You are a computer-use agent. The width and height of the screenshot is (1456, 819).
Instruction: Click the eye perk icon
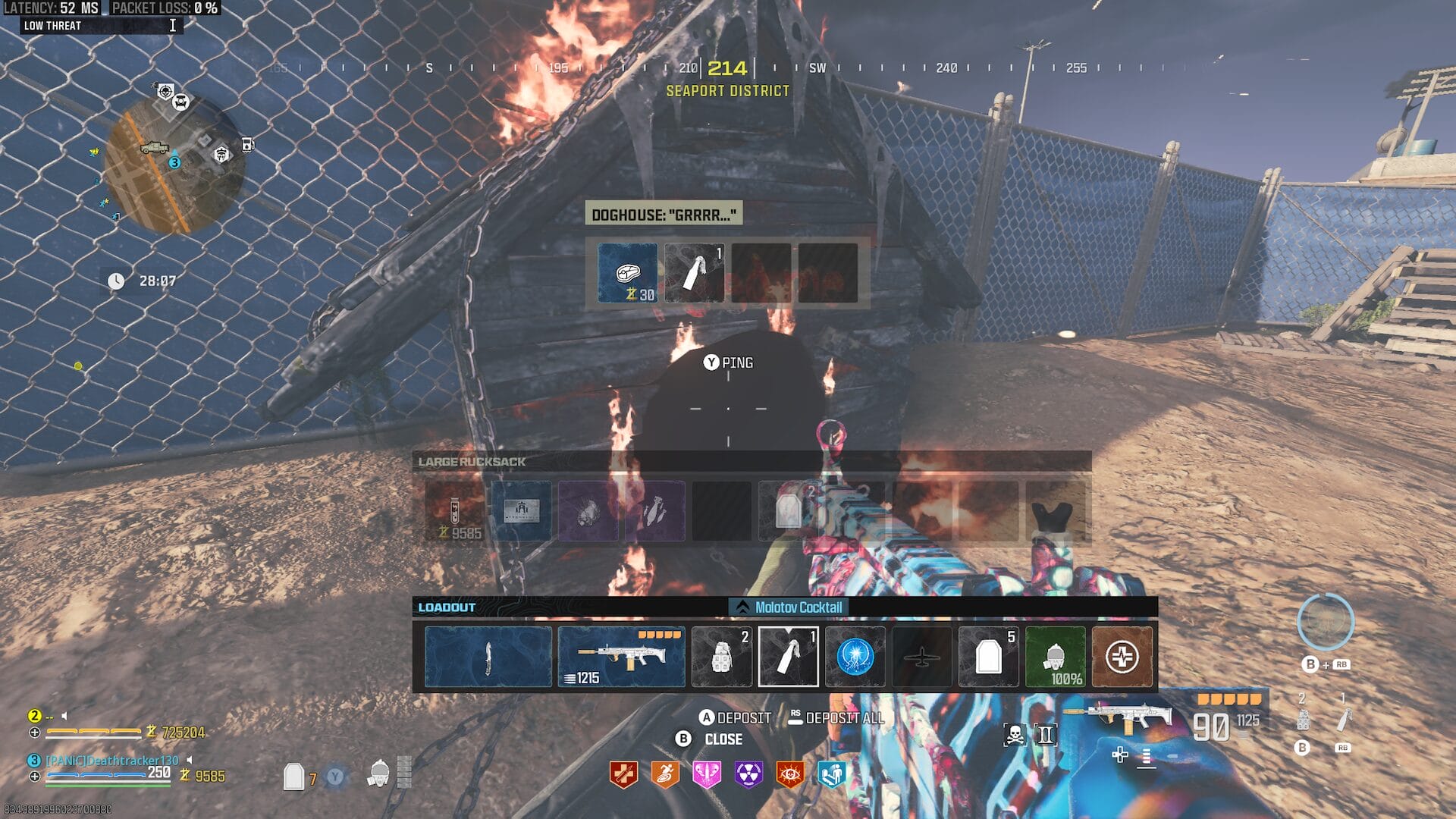(x=789, y=774)
